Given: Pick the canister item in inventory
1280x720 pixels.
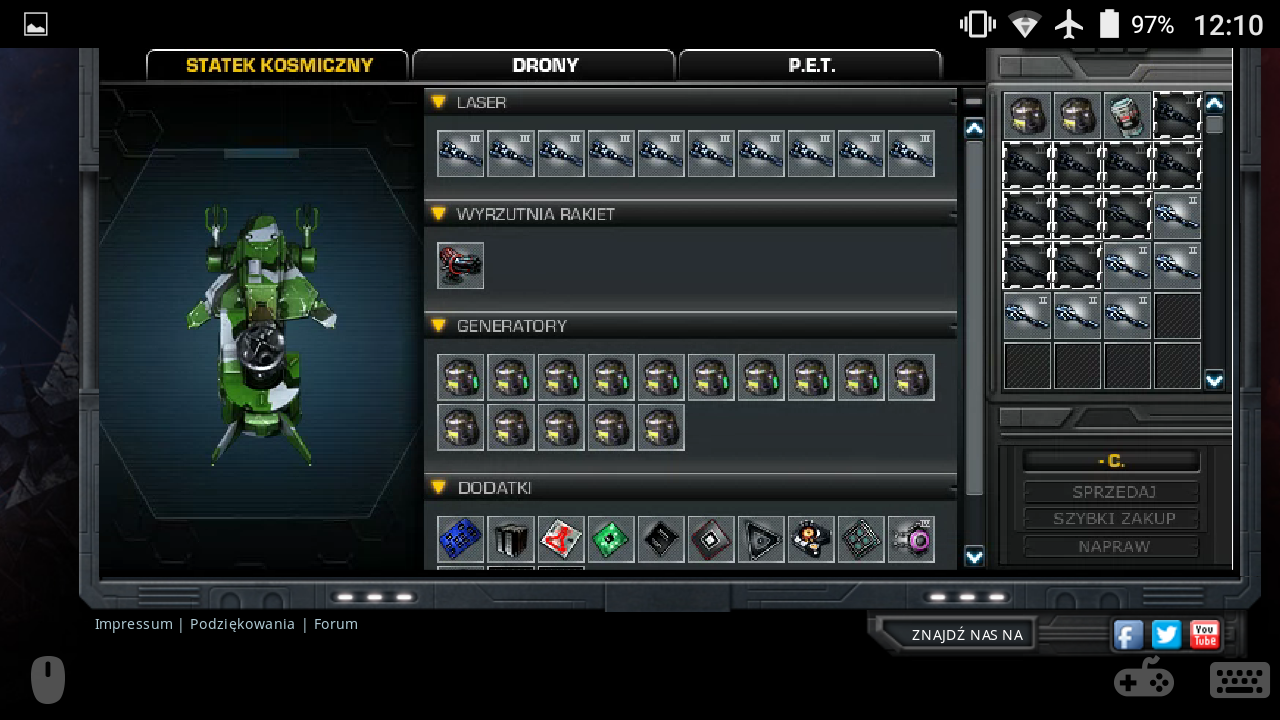Looking at the screenshot, I should point(1127,116).
